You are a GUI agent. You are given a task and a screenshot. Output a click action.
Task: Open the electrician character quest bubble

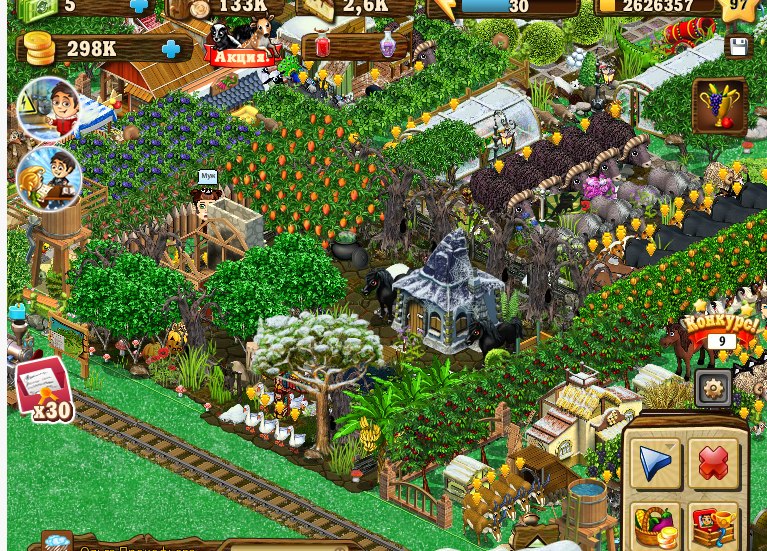[48, 108]
